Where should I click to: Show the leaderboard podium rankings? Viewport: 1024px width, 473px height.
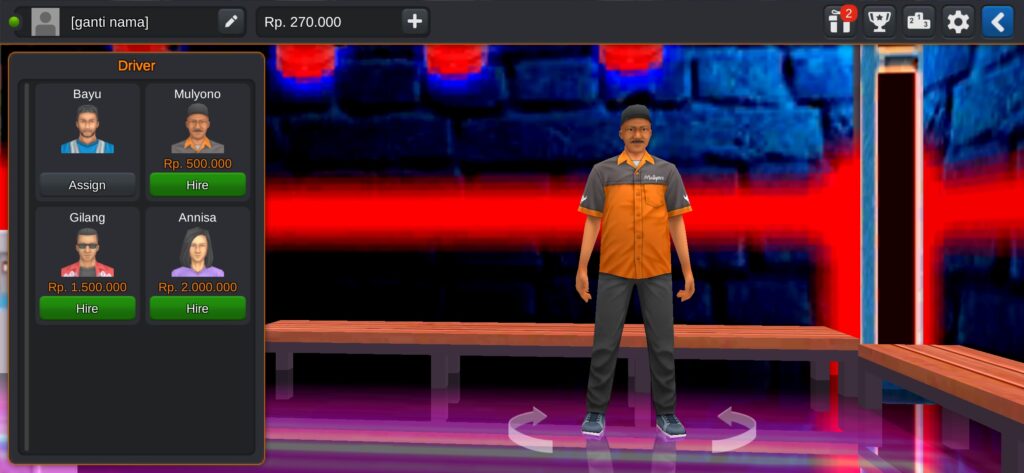click(x=918, y=21)
